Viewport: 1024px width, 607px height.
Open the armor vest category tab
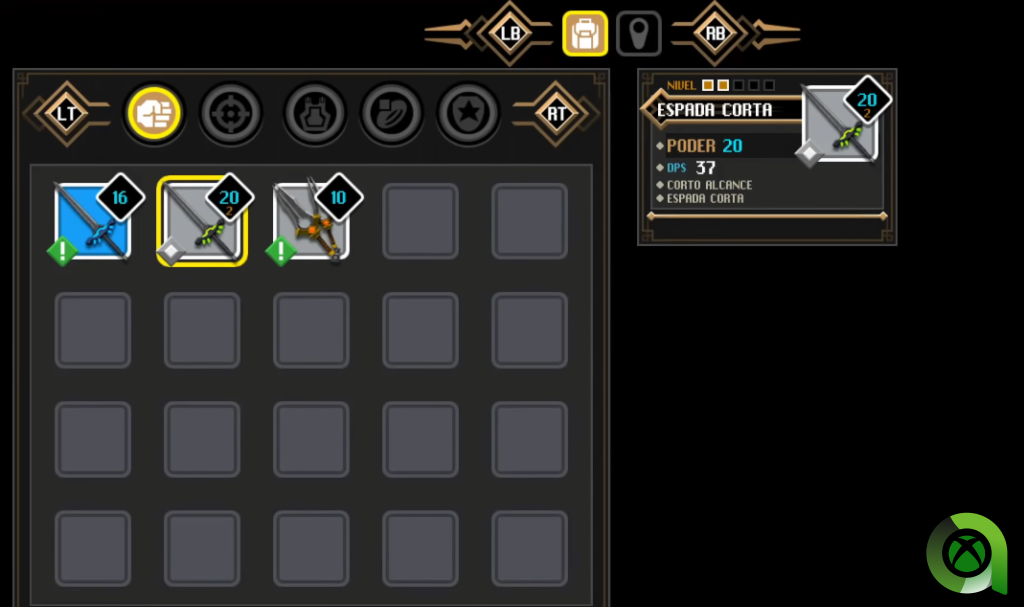click(314, 113)
